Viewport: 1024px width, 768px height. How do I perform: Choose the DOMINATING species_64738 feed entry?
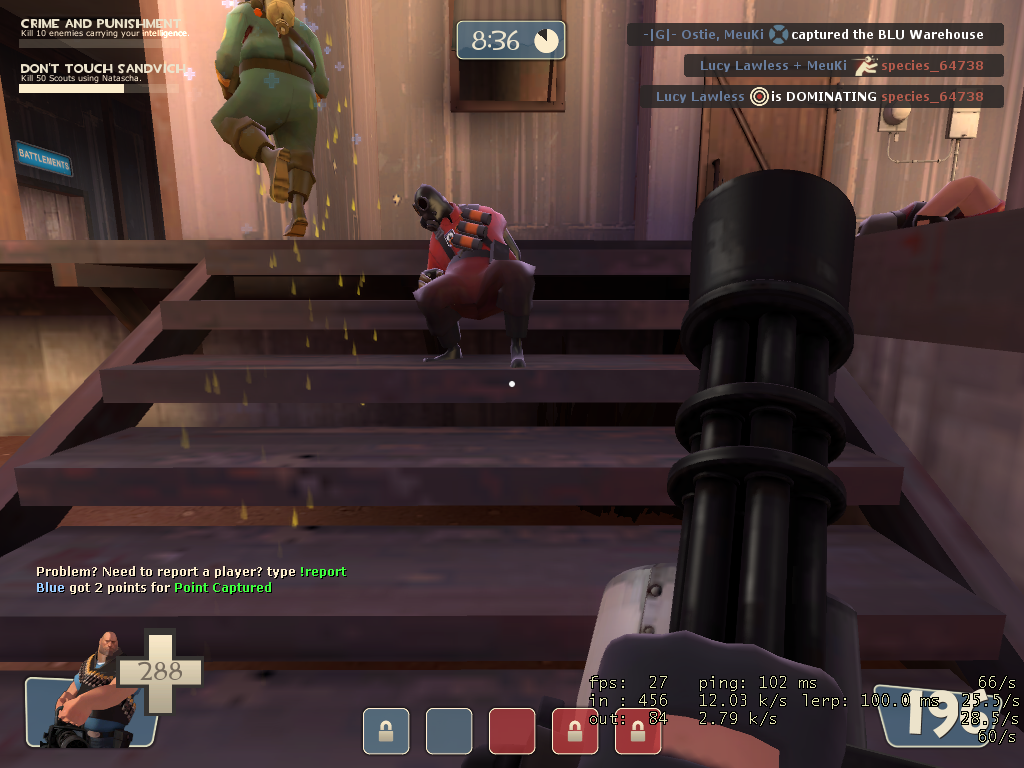point(821,97)
